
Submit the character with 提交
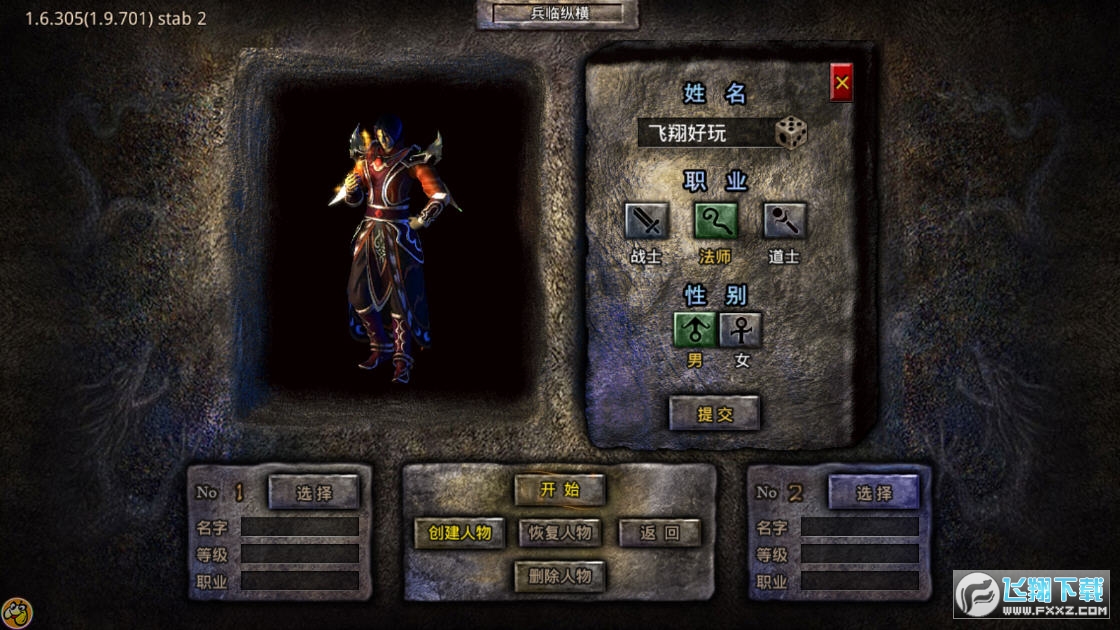point(714,413)
